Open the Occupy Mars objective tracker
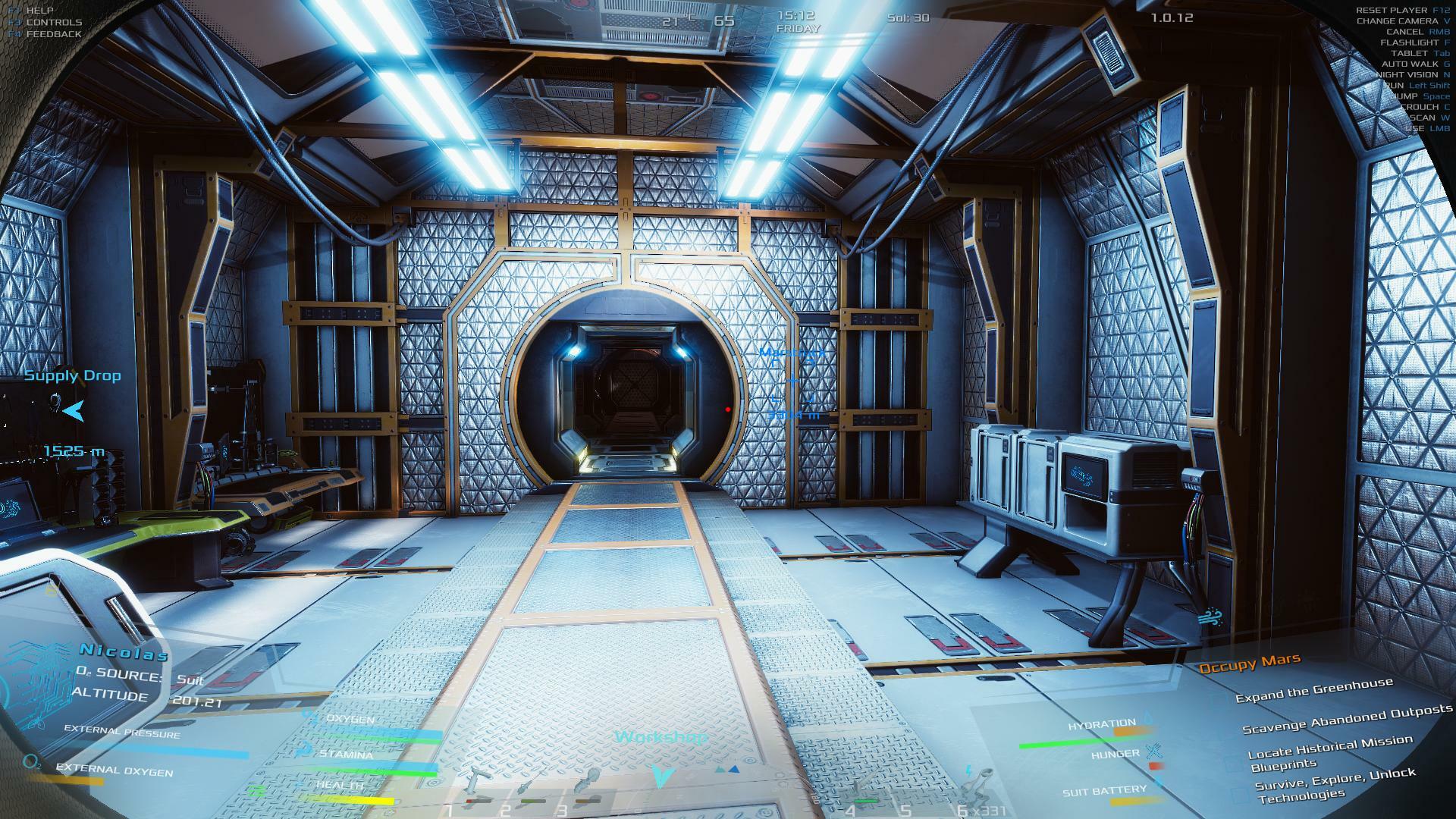Screen dimensions: 1456x819 pos(1249,664)
